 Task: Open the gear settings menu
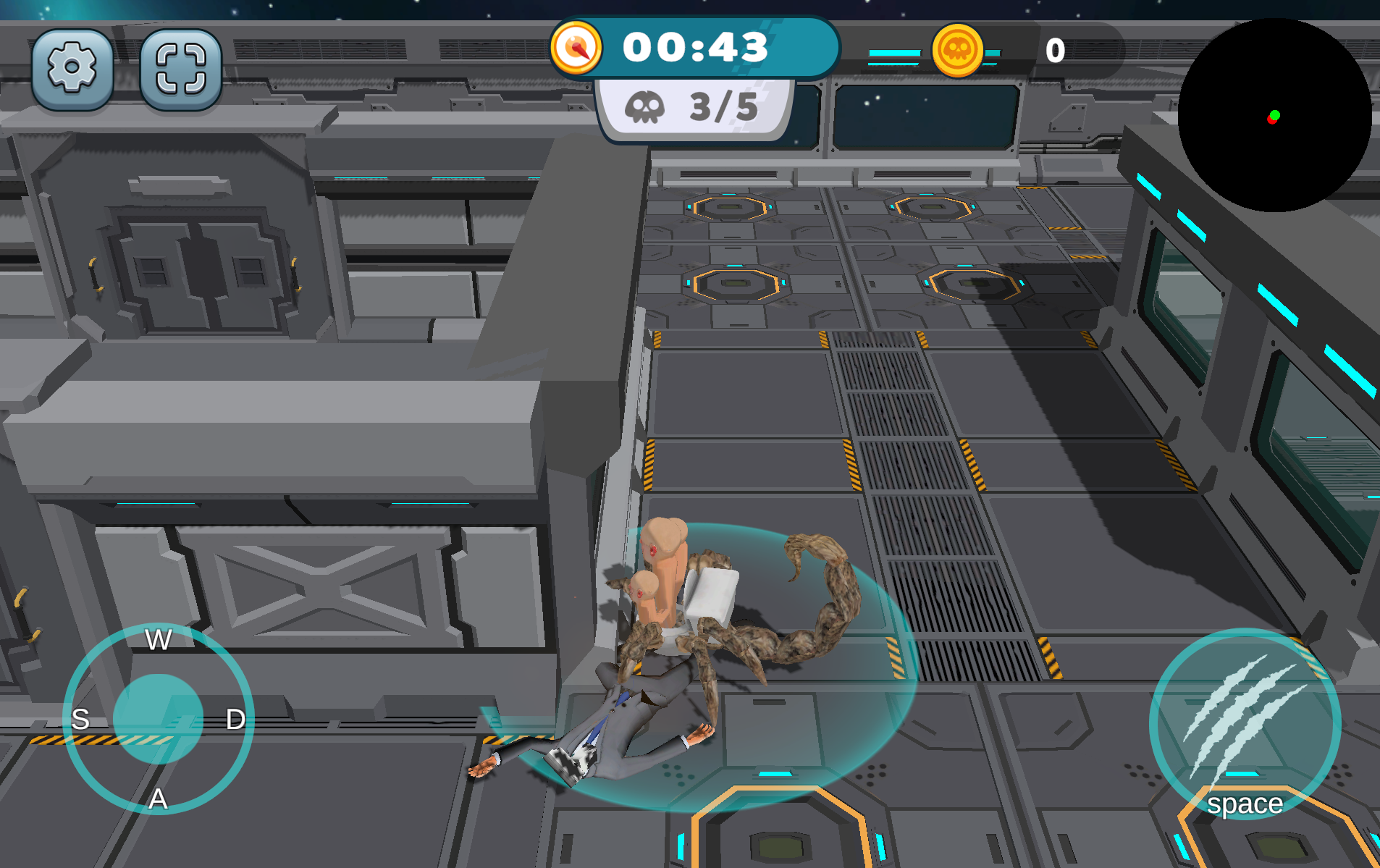pyautogui.click(x=72, y=69)
